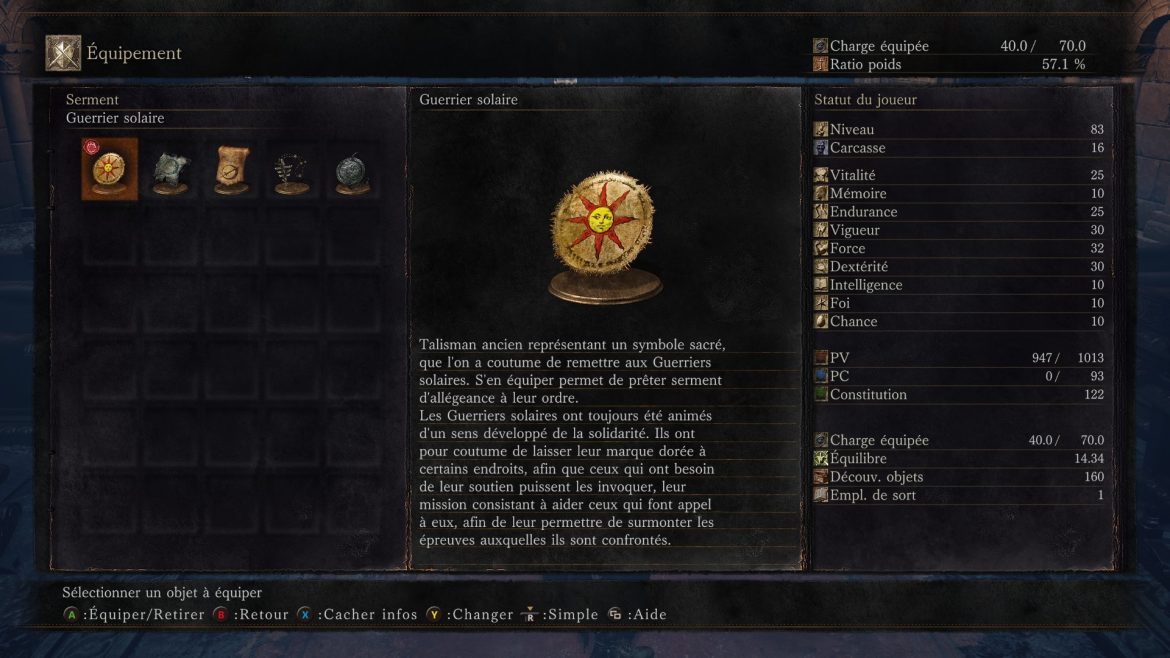The image size is (1170, 658).
Task: Pick the spiny bone covenant item
Action: pos(291,171)
